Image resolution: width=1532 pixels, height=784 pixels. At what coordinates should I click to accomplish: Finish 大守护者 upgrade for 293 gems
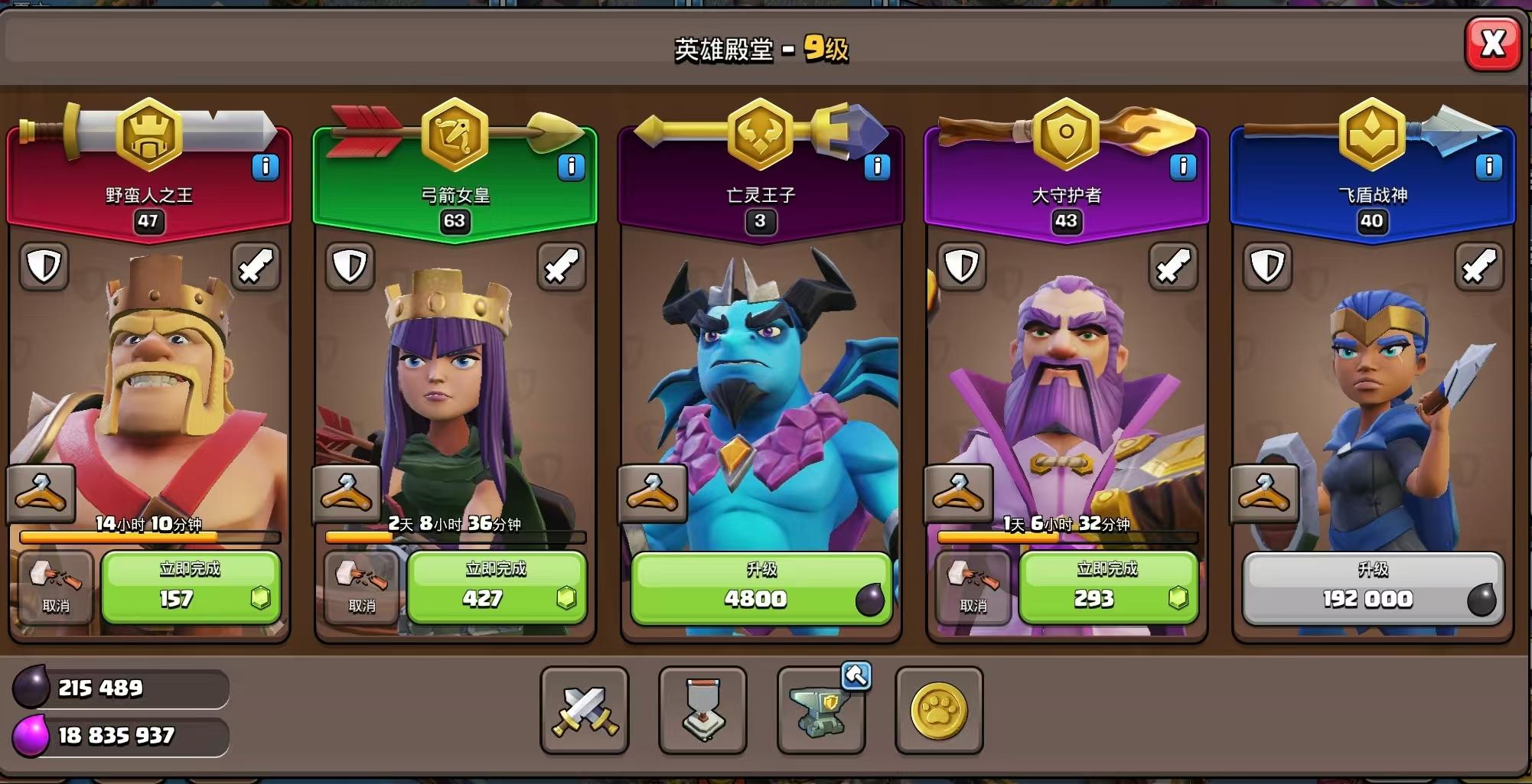(1108, 587)
